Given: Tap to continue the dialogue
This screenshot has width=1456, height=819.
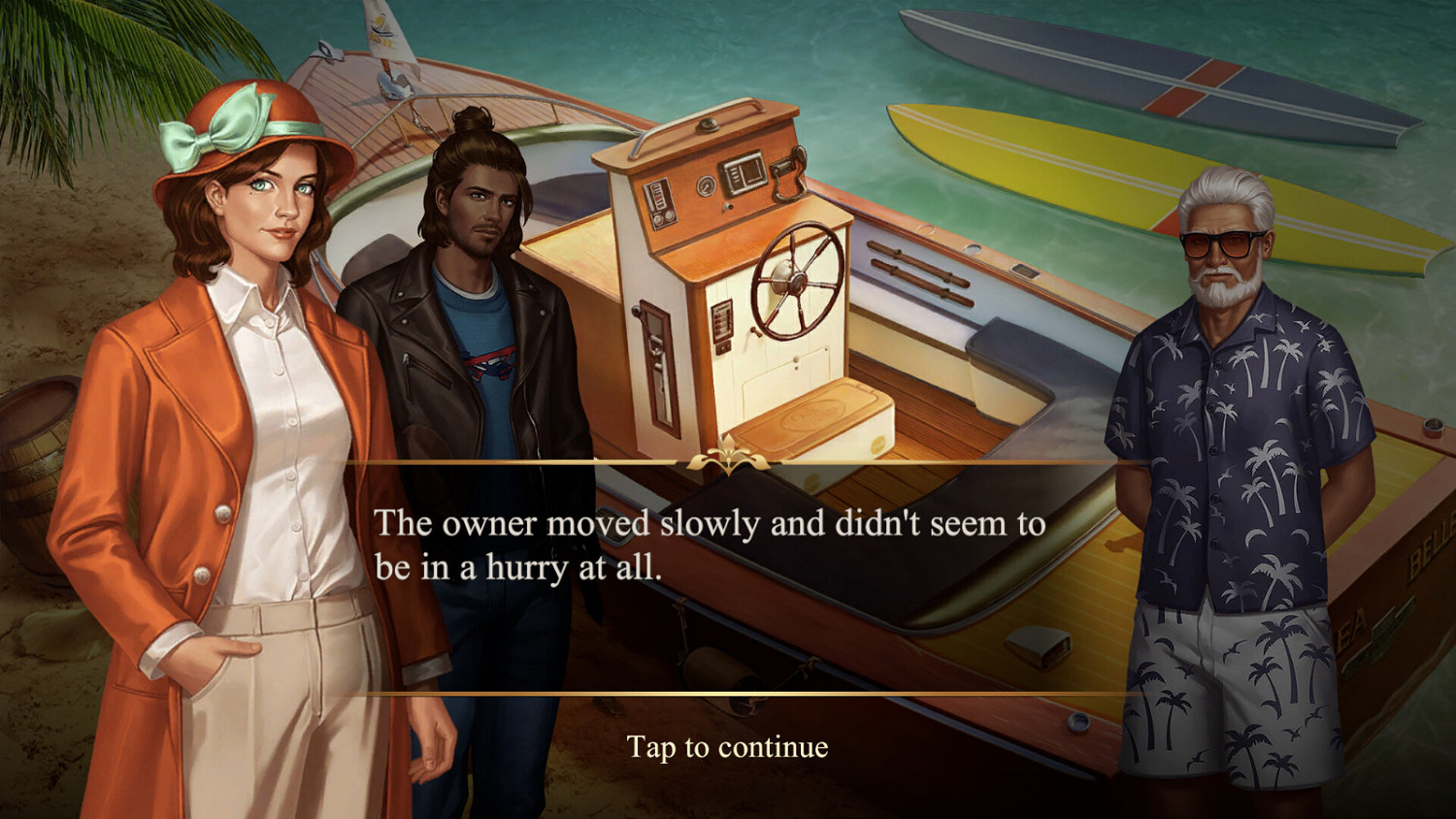Looking at the screenshot, I should tap(728, 747).
